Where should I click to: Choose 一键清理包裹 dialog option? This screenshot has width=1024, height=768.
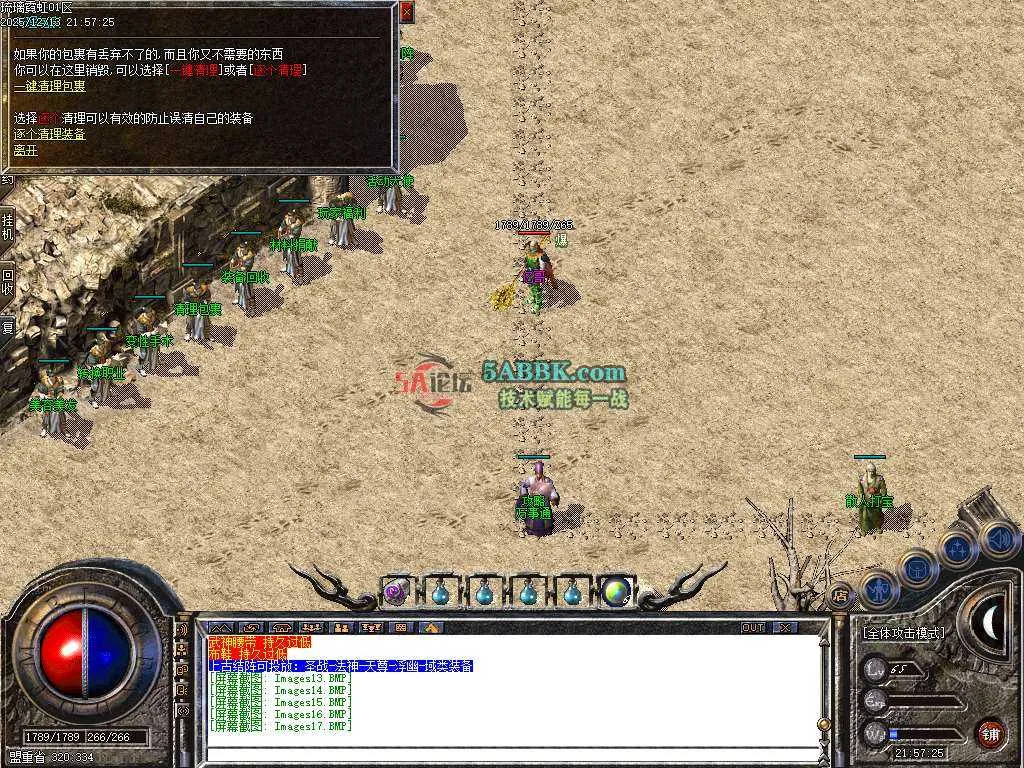[49, 87]
